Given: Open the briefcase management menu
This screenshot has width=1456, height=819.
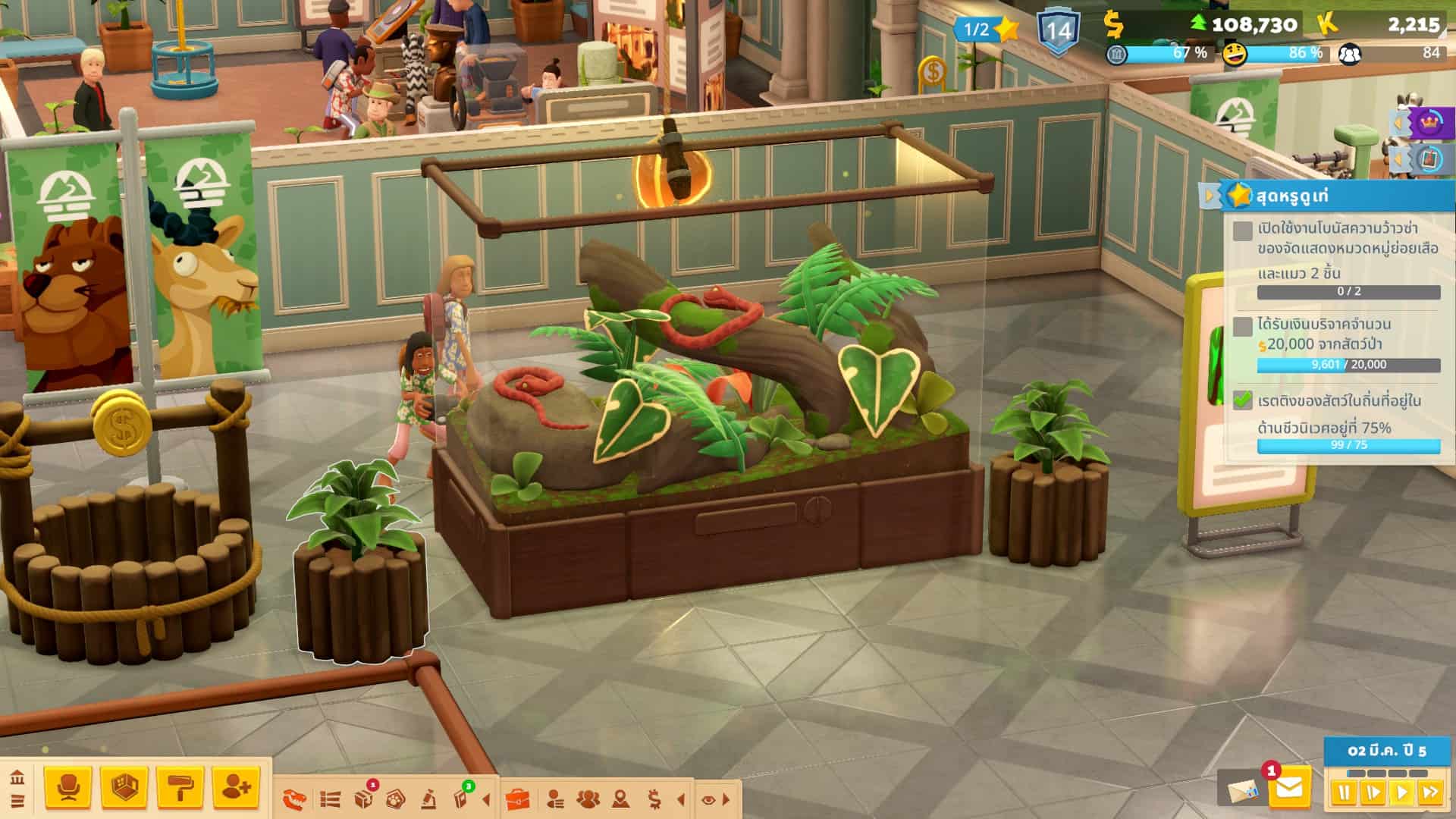Looking at the screenshot, I should coord(517,799).
